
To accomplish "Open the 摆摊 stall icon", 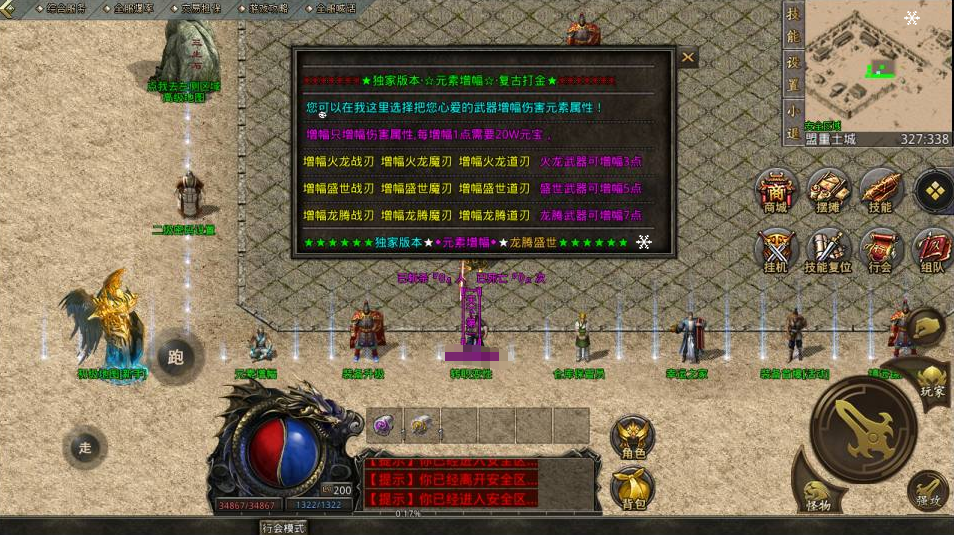I will pos(828,190).
